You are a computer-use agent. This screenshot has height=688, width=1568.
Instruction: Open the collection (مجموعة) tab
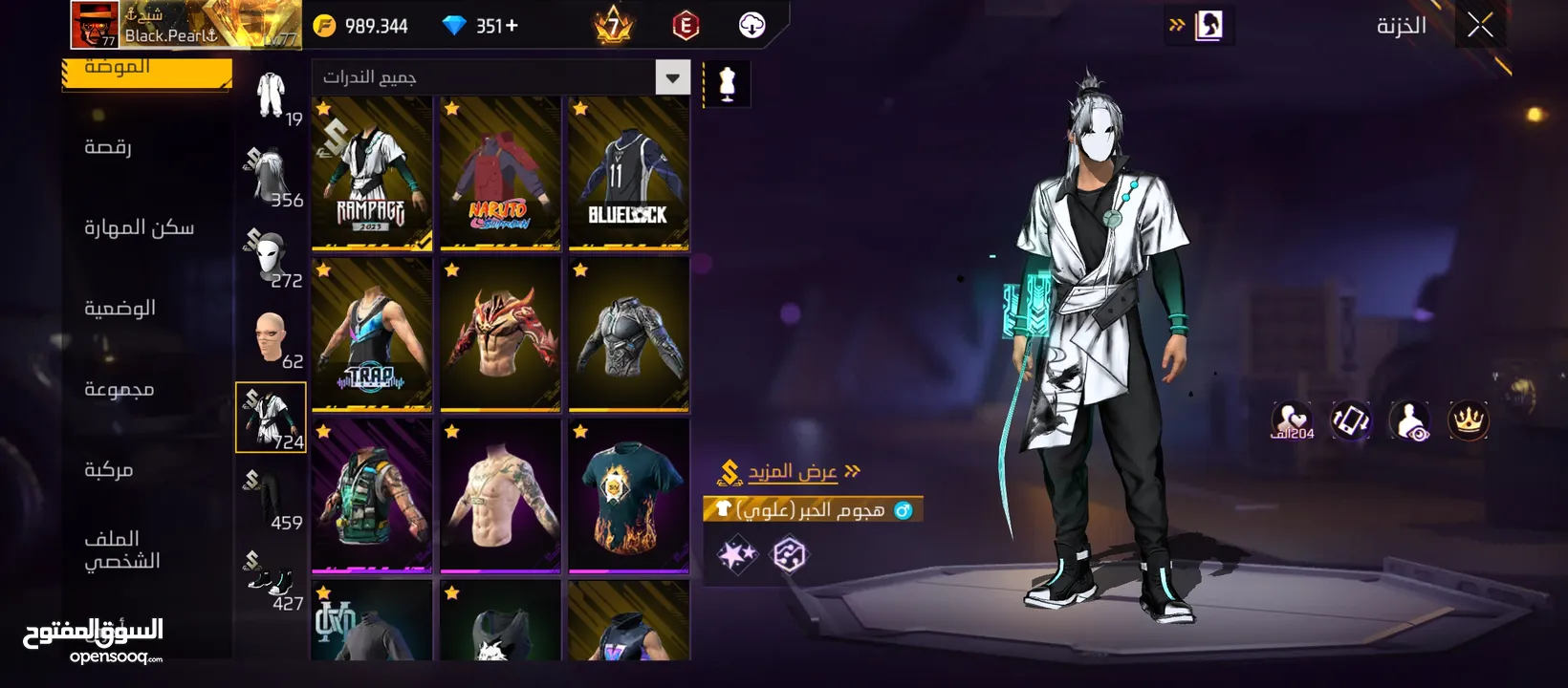tap(119, 389)
